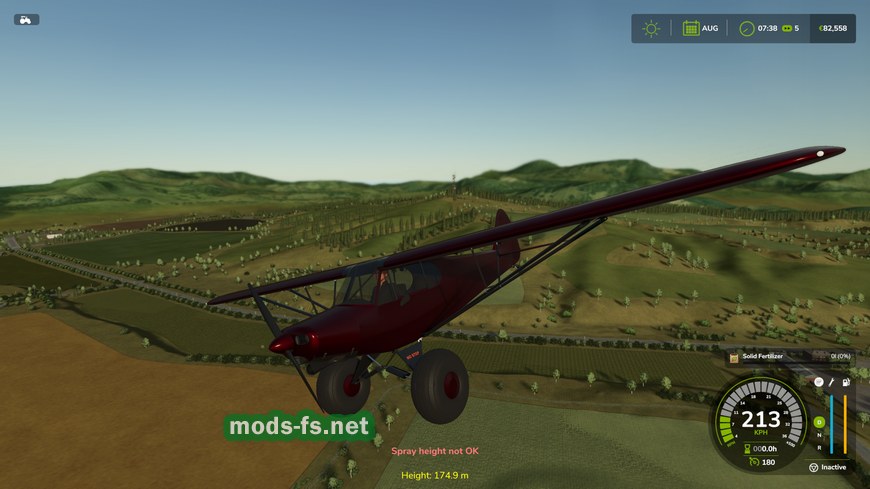This screenshot has height=489, width=870.
Task: Click the cruise control speed icon
Action: click(752, 462)
